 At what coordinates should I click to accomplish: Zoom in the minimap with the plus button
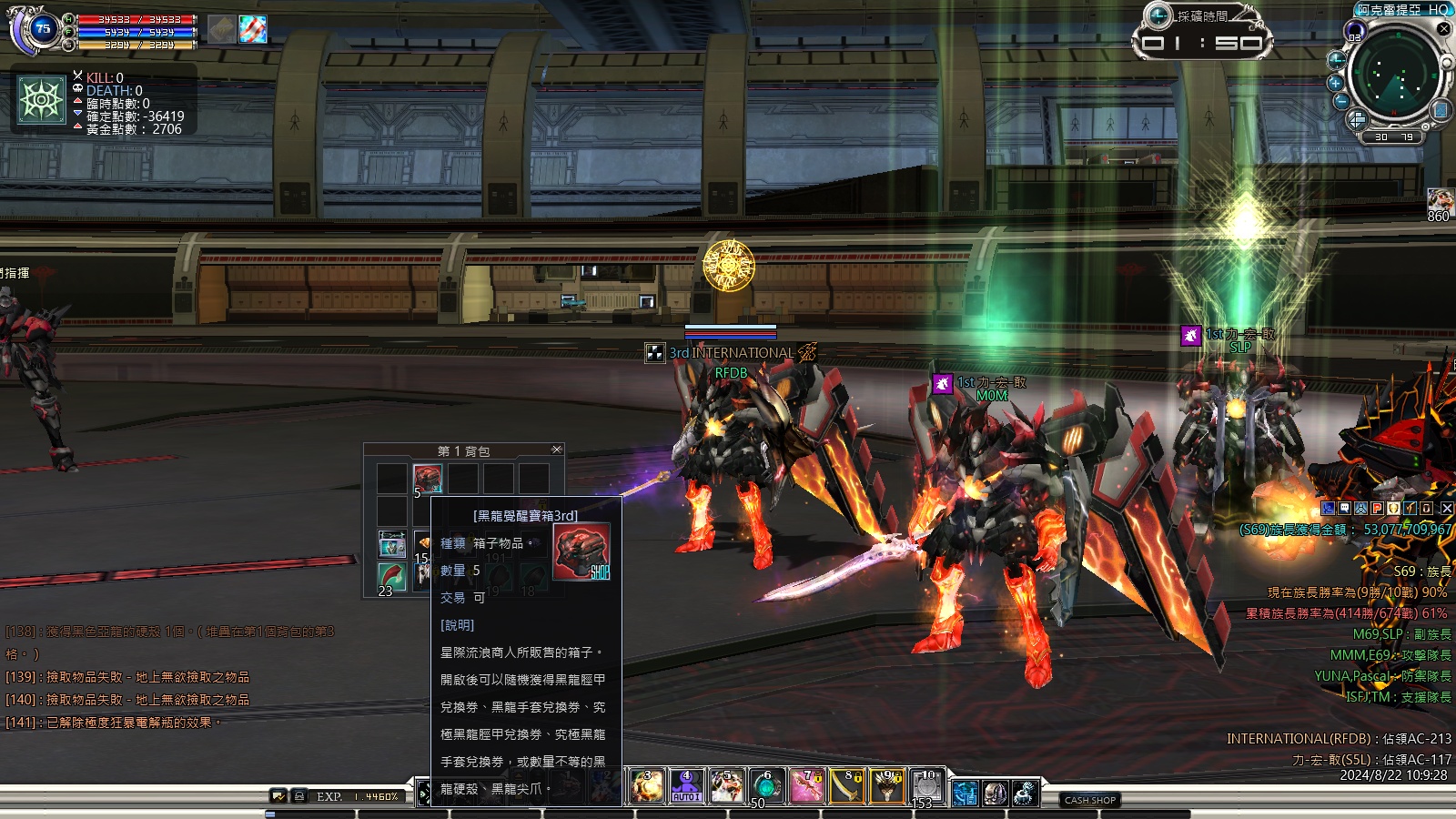click(x=1336, y=83)
